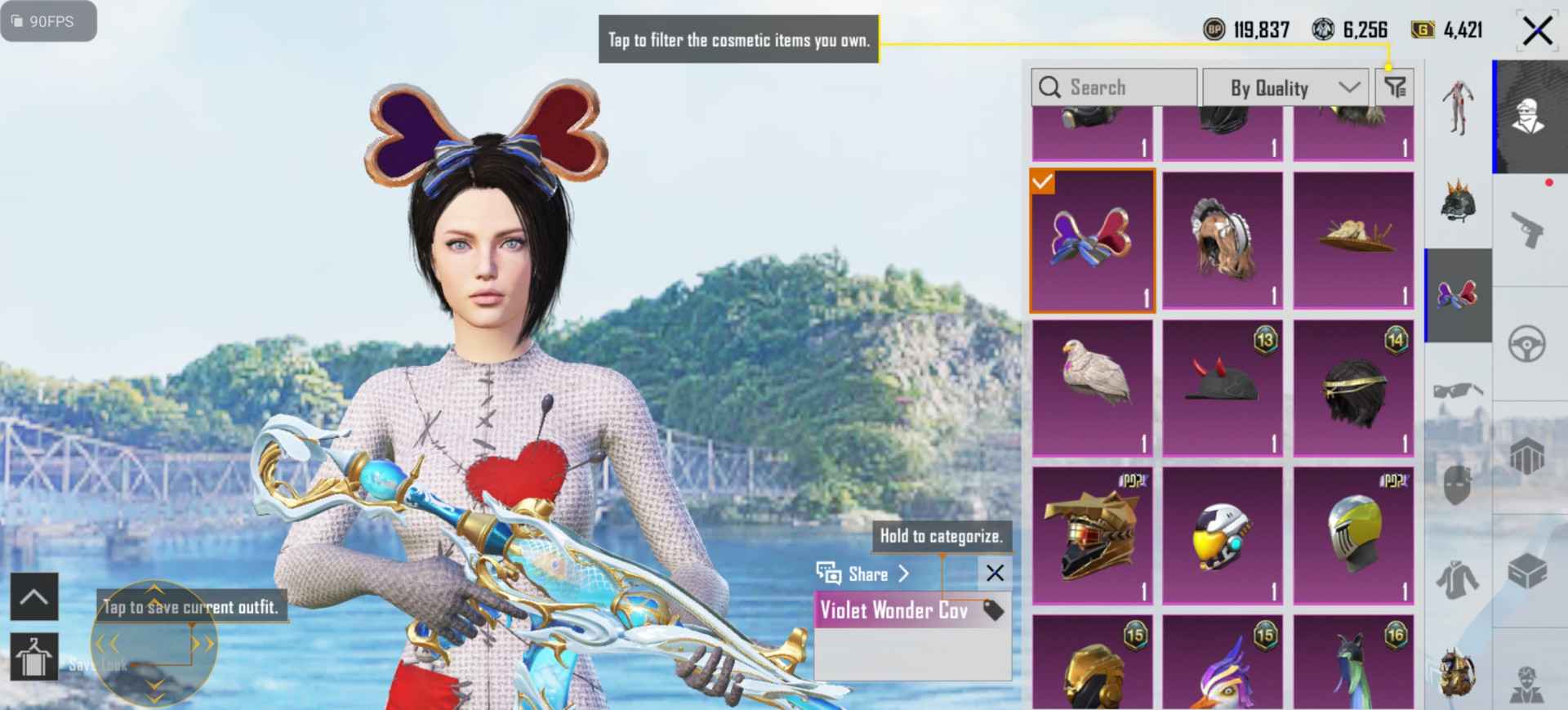Open the By Quality sort dropdown
1568x710 pixels.
click(1285, 87)
